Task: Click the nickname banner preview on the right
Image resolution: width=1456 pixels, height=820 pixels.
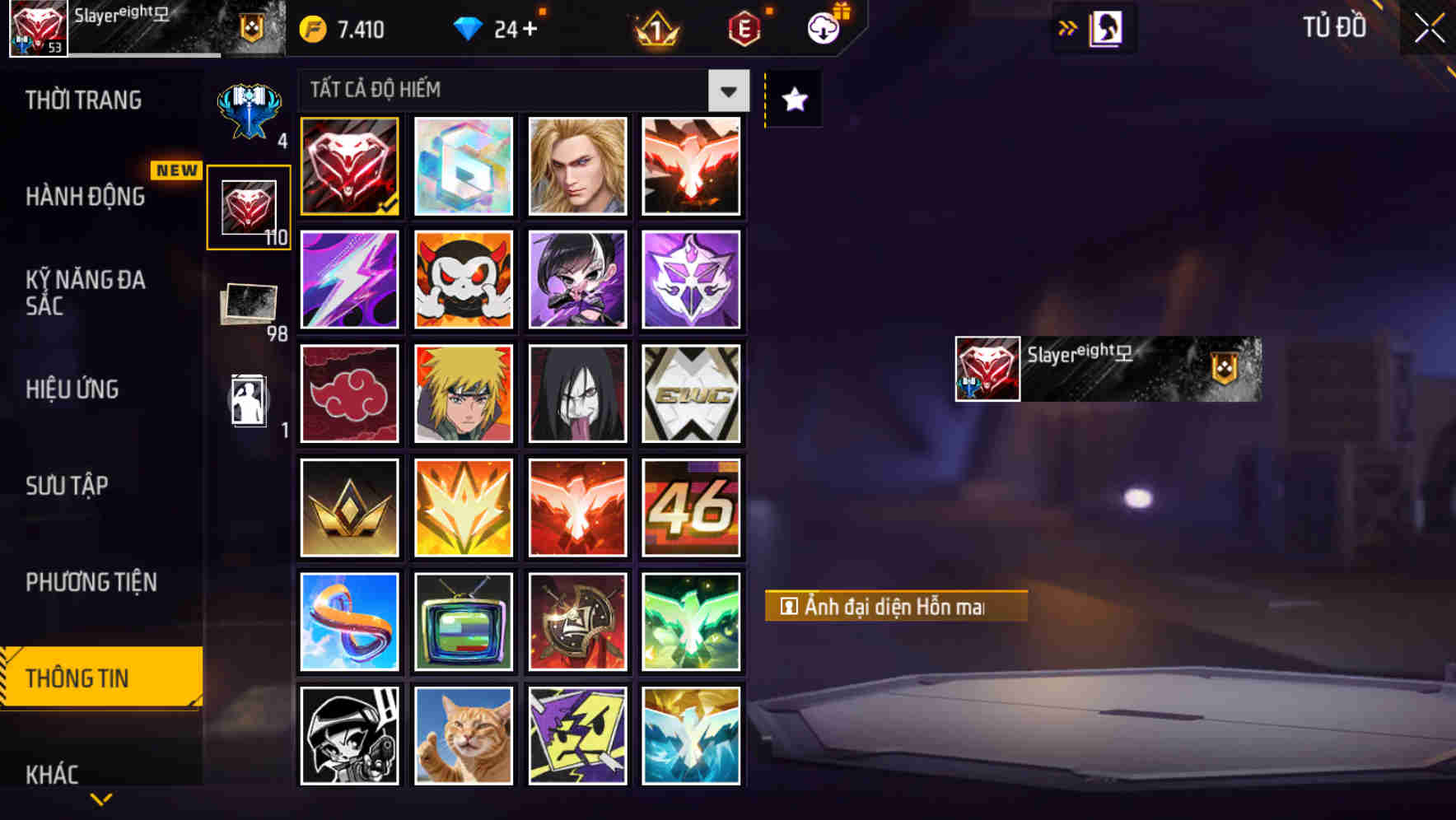Action: pos(1108,369)
